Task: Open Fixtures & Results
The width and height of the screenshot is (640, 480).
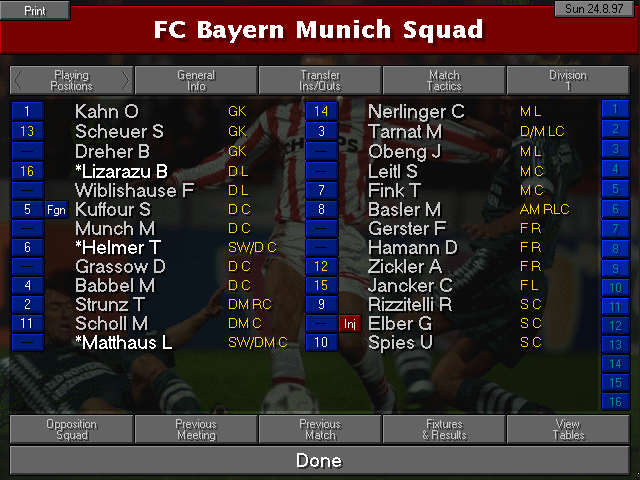Action: tap(444, 430)
